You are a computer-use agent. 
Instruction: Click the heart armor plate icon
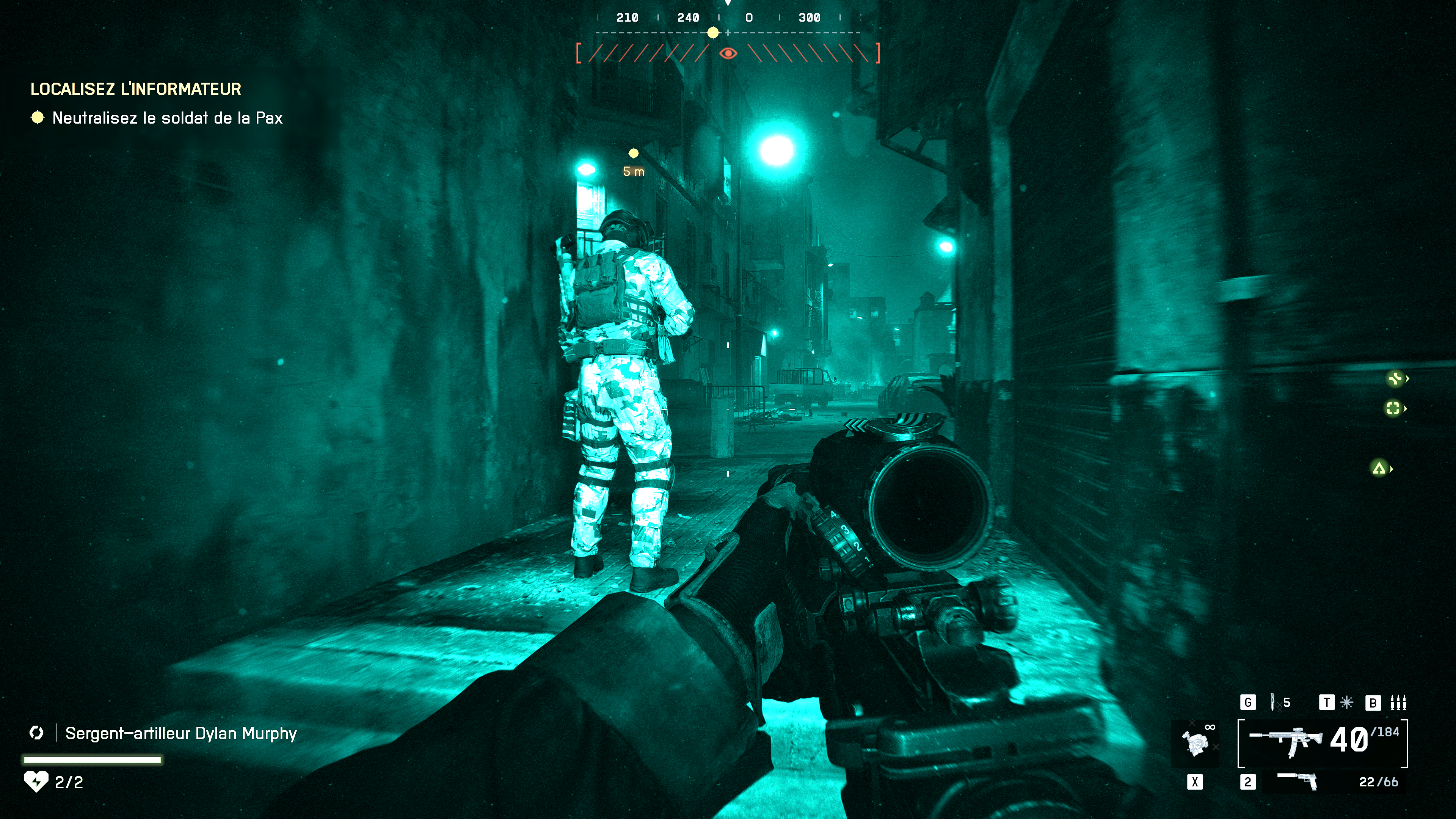tap(36, 782)
